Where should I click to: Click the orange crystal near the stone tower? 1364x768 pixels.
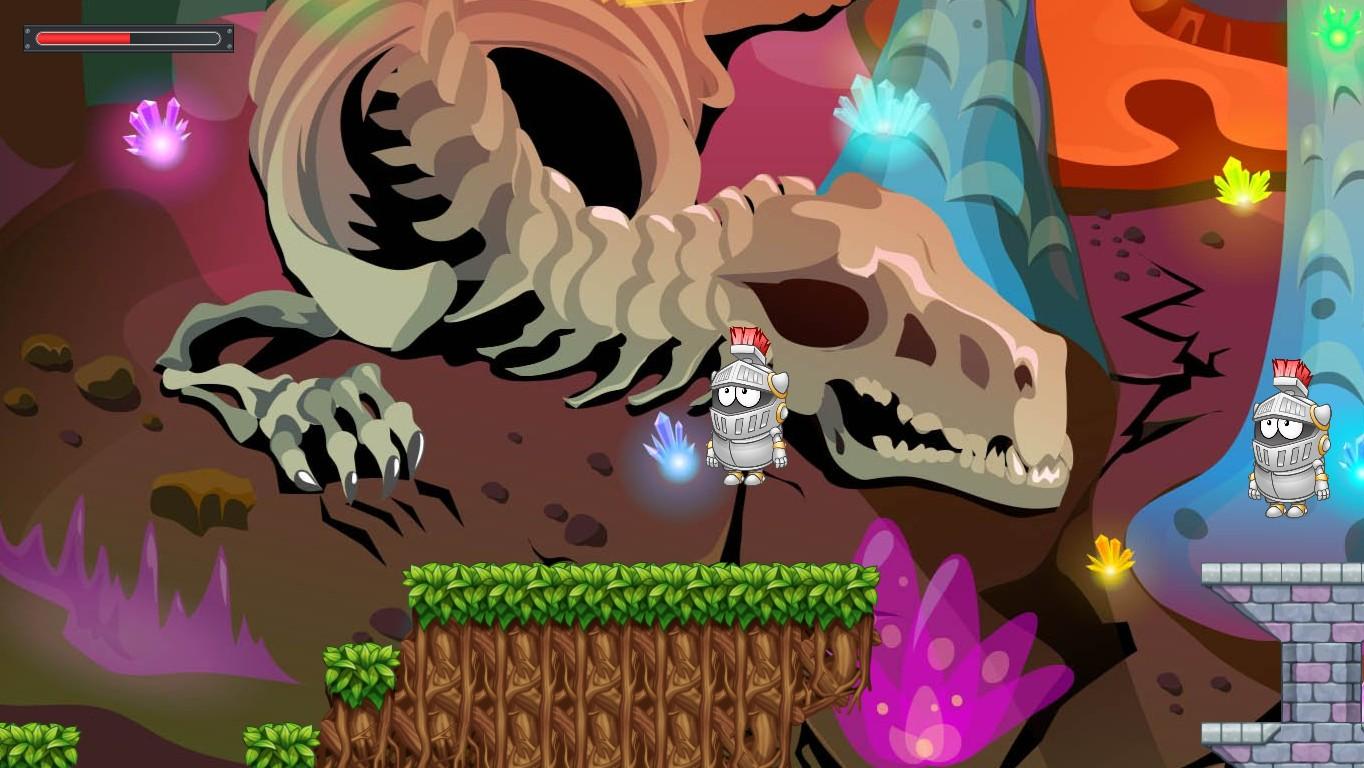click(x=1106, y=555)
